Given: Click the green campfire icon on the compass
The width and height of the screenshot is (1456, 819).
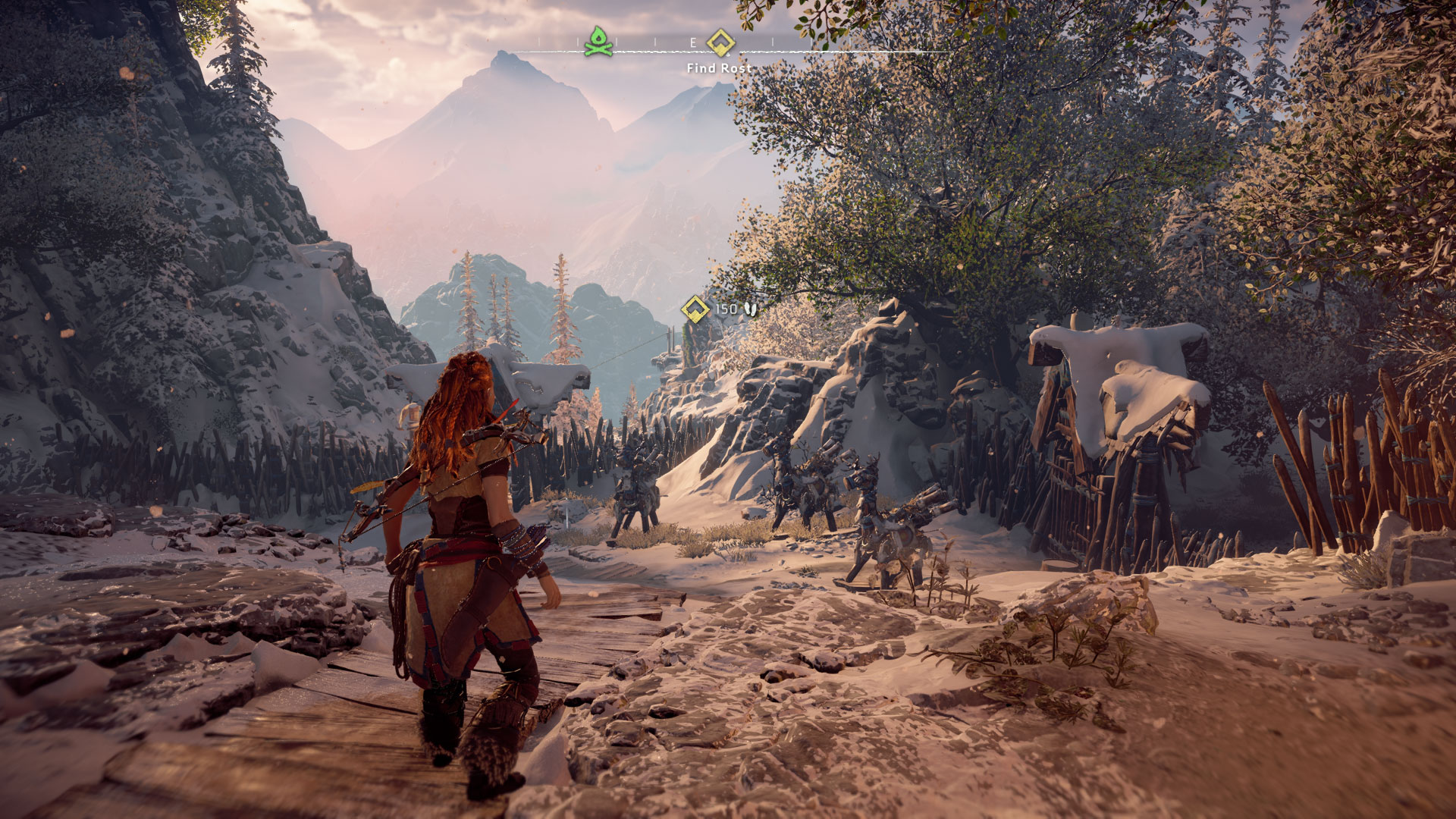Looking at the screenshot, I should click(x=598, y=41).
